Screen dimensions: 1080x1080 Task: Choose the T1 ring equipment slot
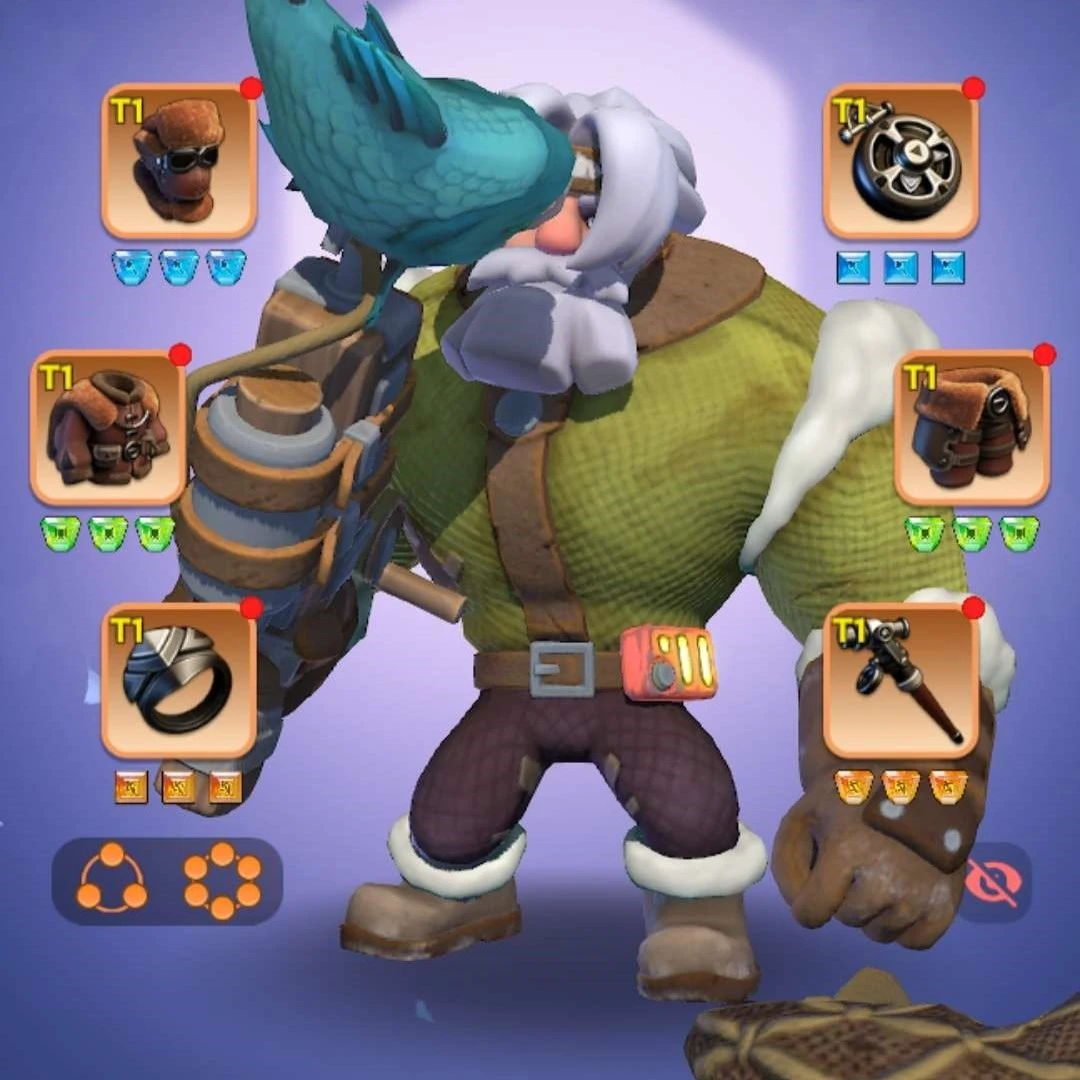tap(179, 679)
